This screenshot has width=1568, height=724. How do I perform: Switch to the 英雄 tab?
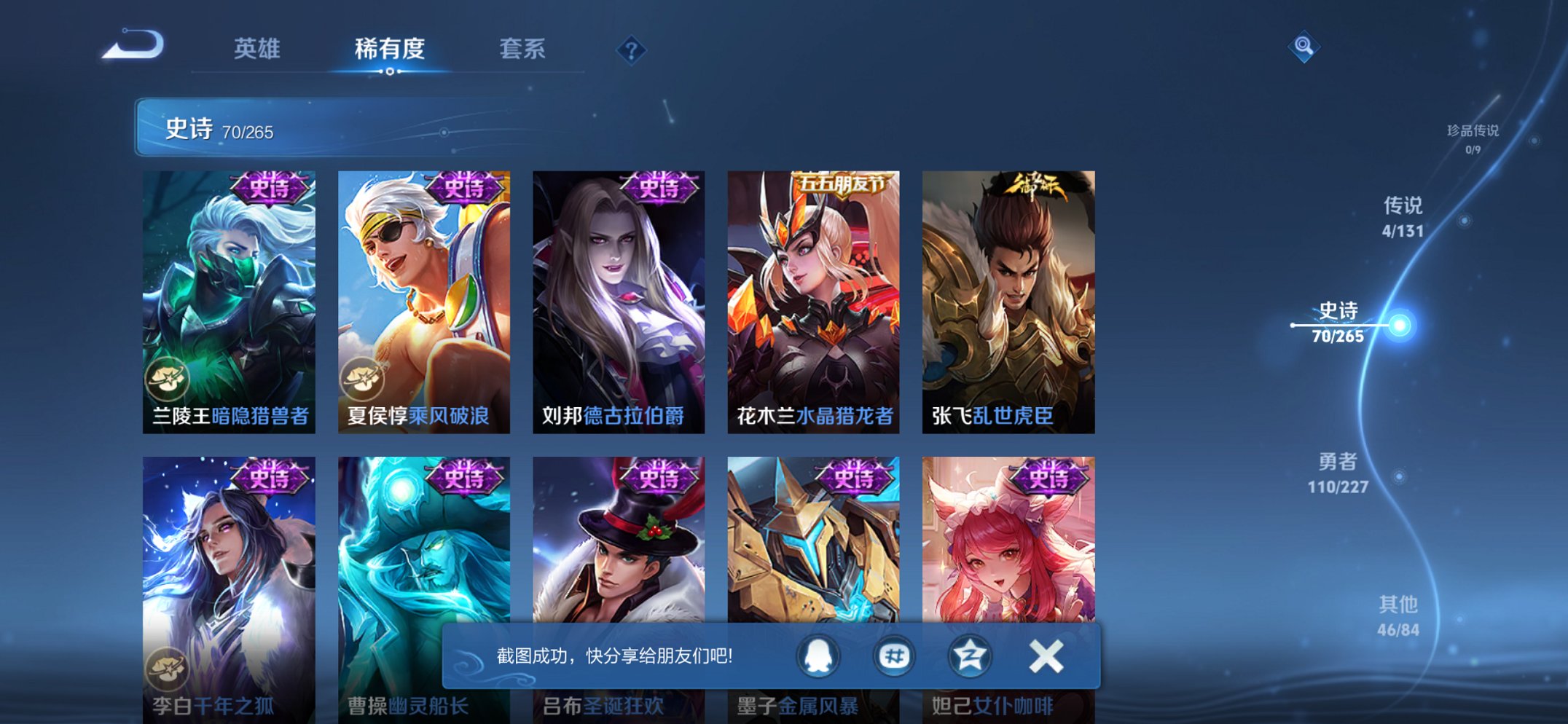tap(257, 49)
